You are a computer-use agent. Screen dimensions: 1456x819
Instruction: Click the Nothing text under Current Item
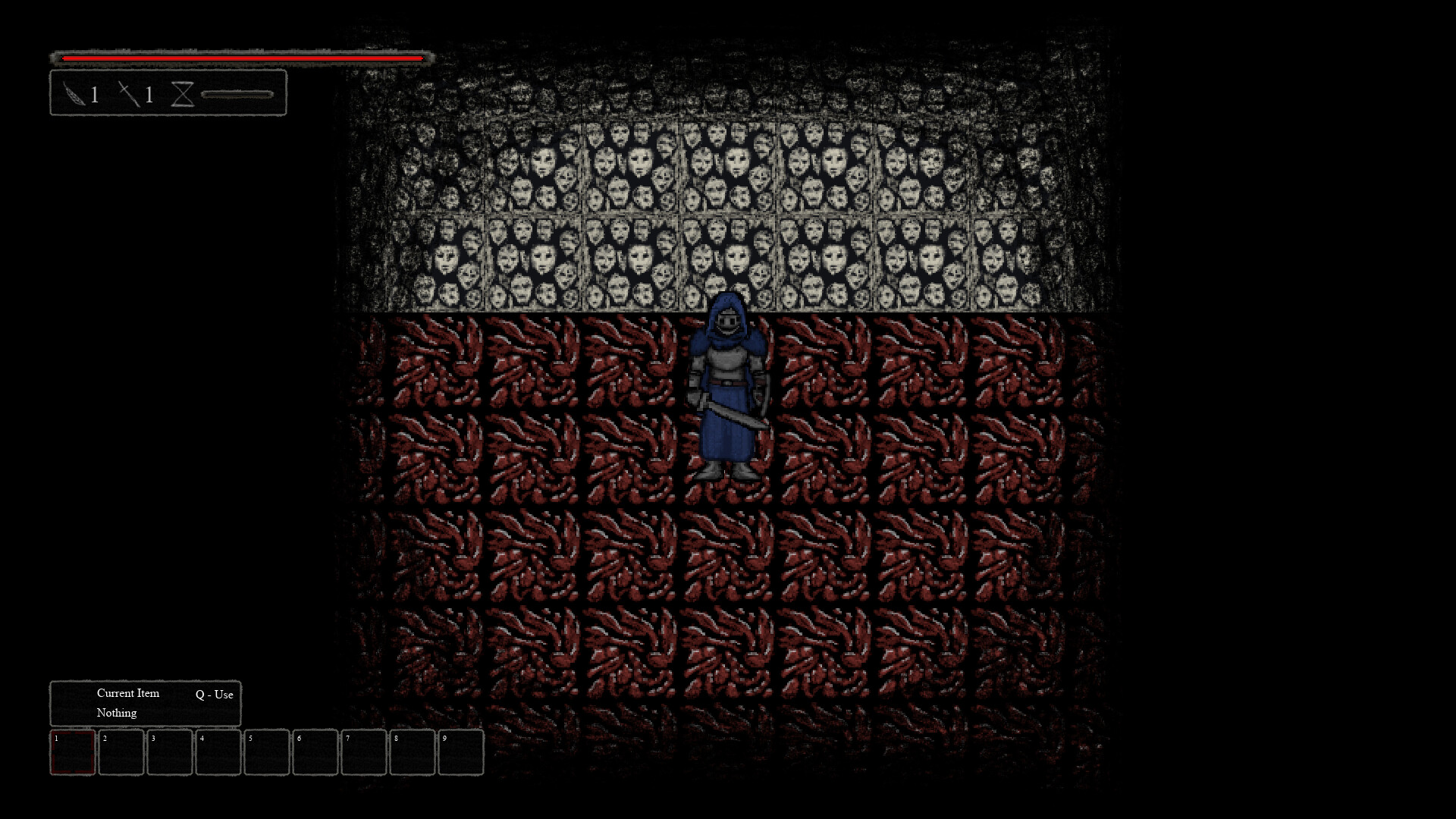click(x=115, y=713)
